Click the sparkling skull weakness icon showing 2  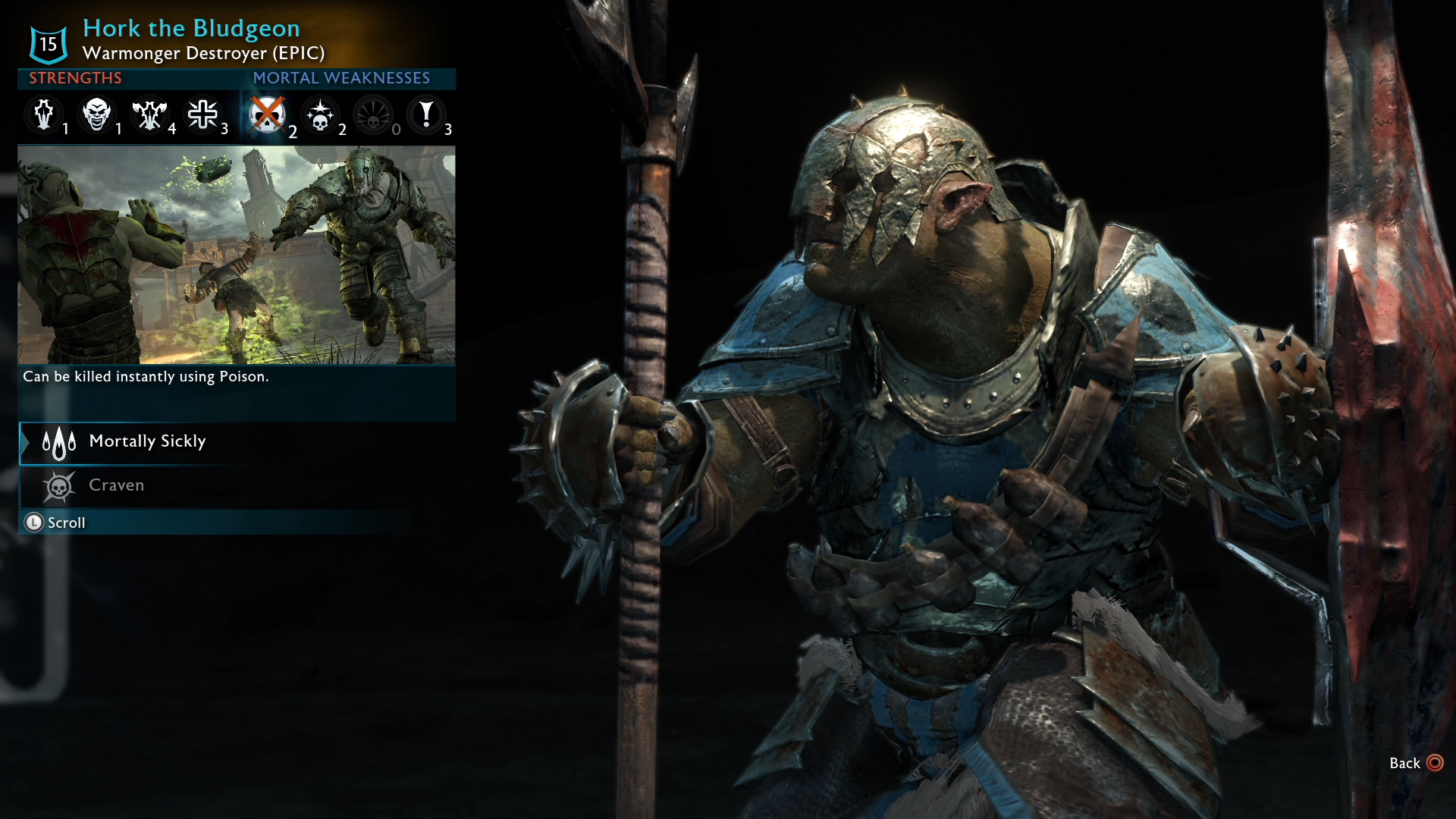coord(321,116)
